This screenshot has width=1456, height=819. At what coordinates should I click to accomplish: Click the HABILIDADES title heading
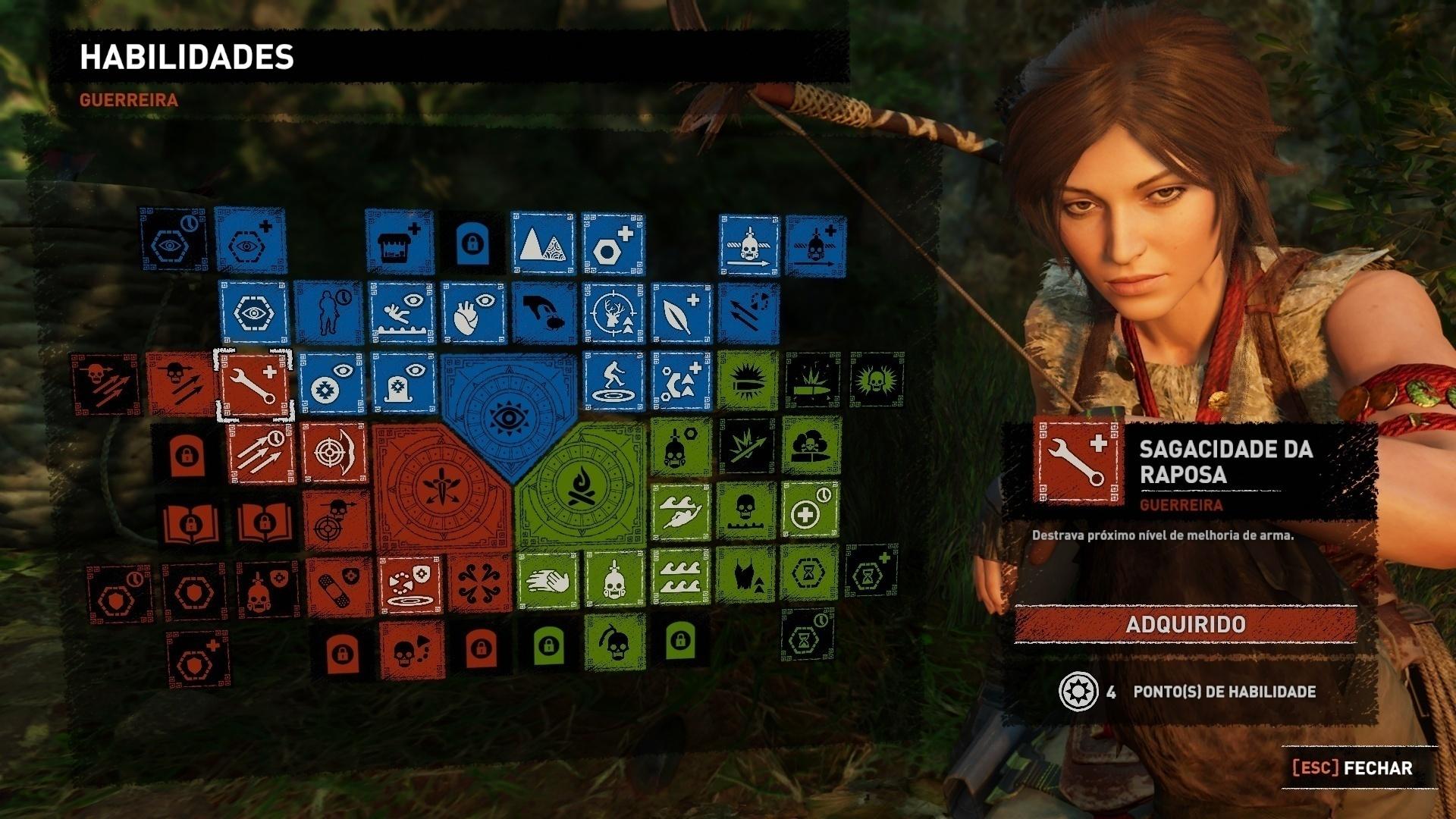[x=187, y=55]
